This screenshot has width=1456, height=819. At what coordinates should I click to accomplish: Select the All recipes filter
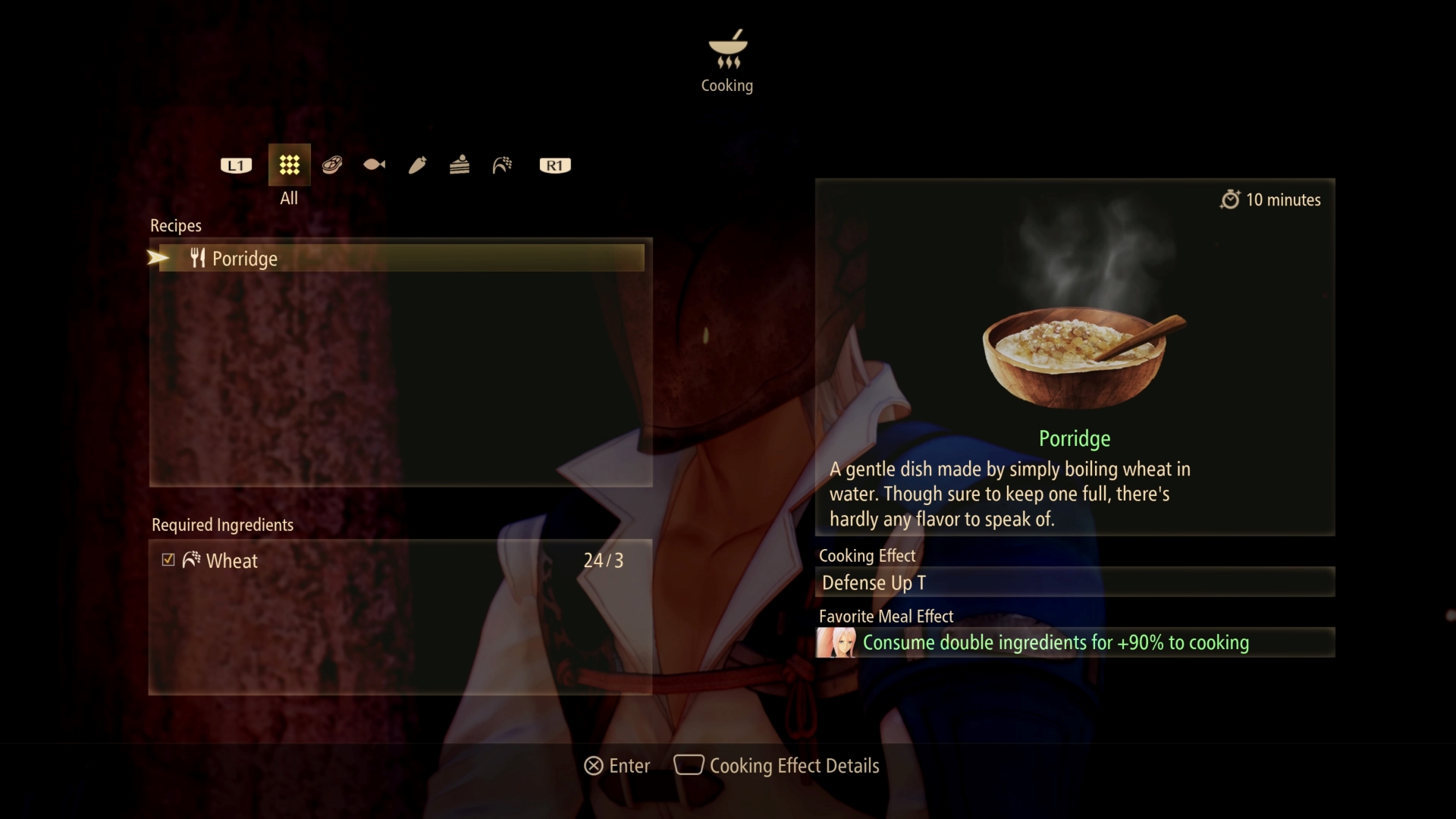click(288, 165)
